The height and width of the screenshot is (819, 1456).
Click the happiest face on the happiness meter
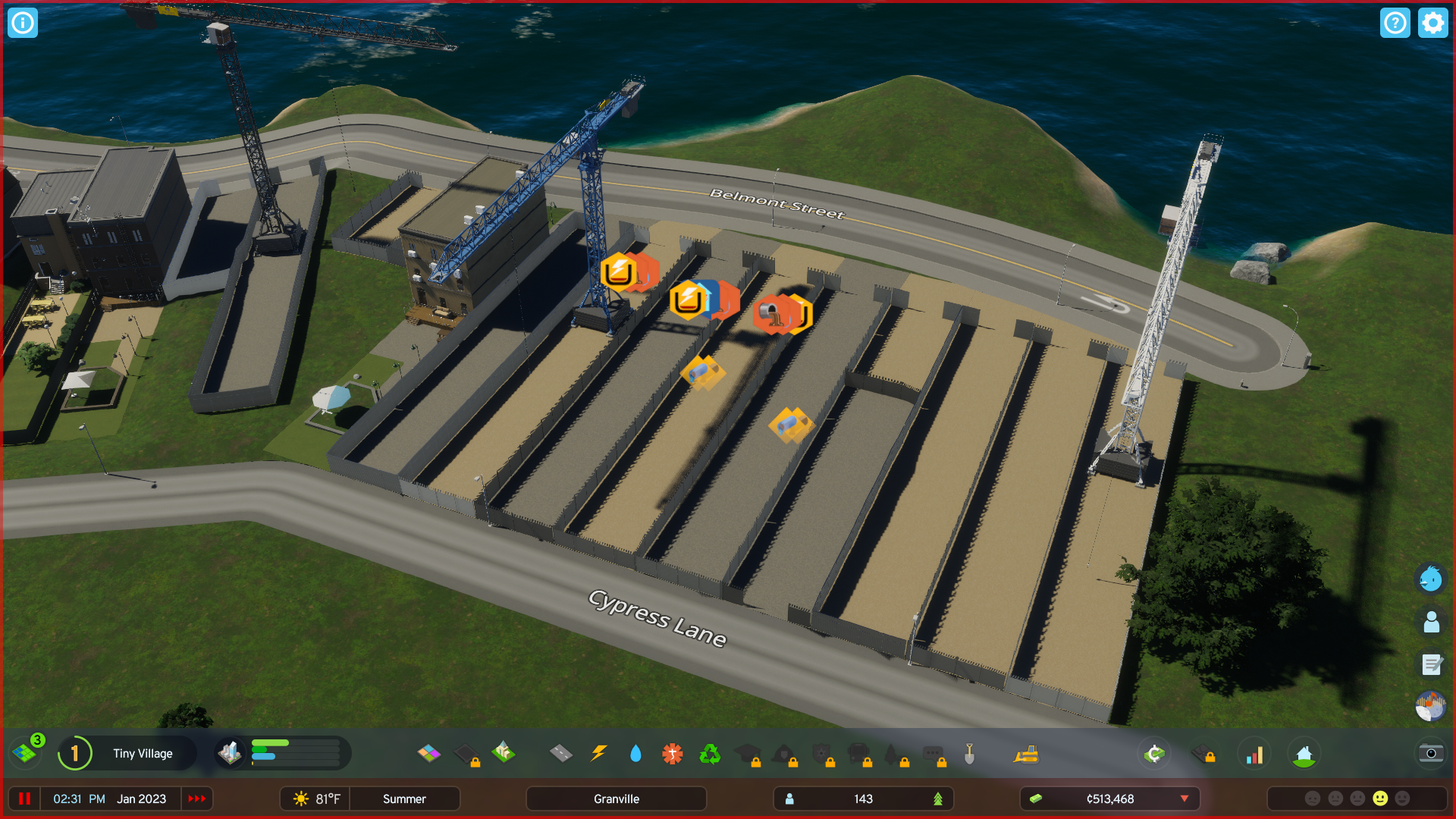[1402, 798]
